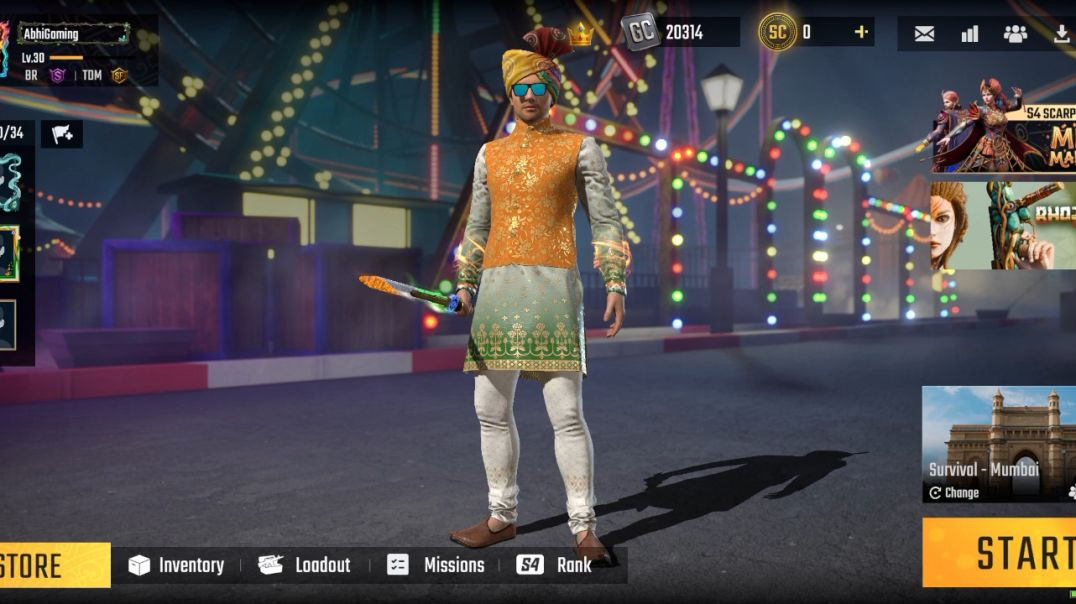
Task: Open the S4 Rank menu
Action: [554, 565]
